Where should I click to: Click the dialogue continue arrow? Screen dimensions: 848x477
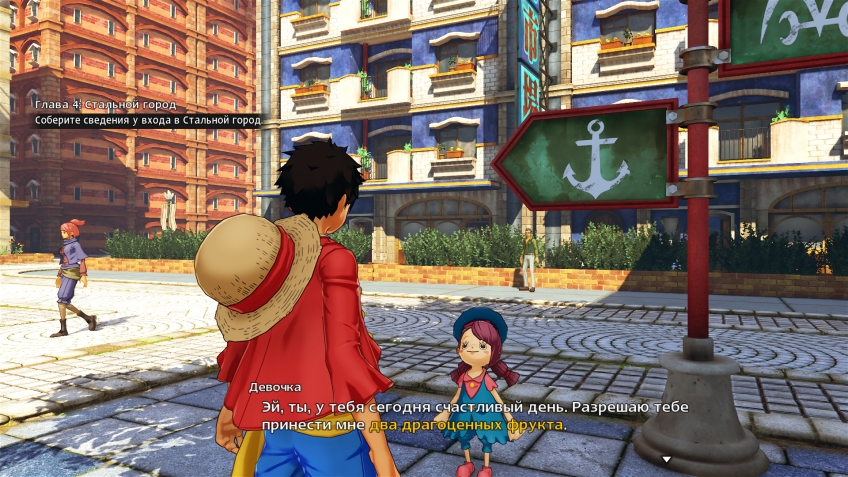[x=667, y=460]
